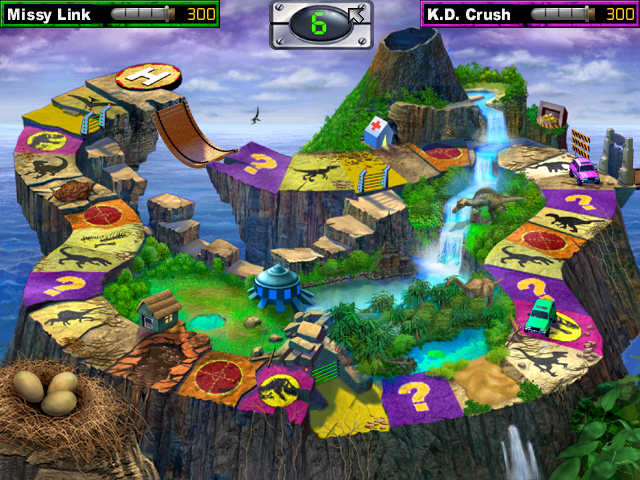
Task: Select the Missy Link player panel
Action: [109, 14]
